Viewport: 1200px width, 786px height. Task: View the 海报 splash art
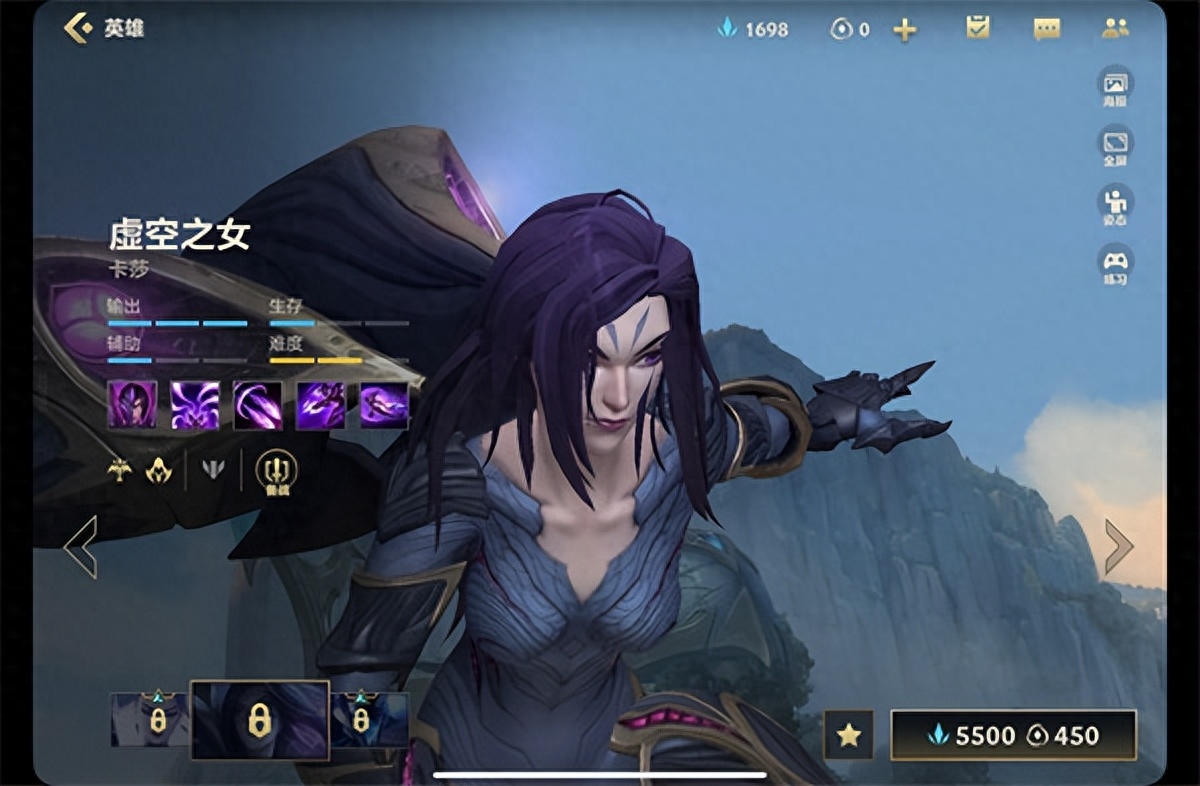click(1115, 87)
